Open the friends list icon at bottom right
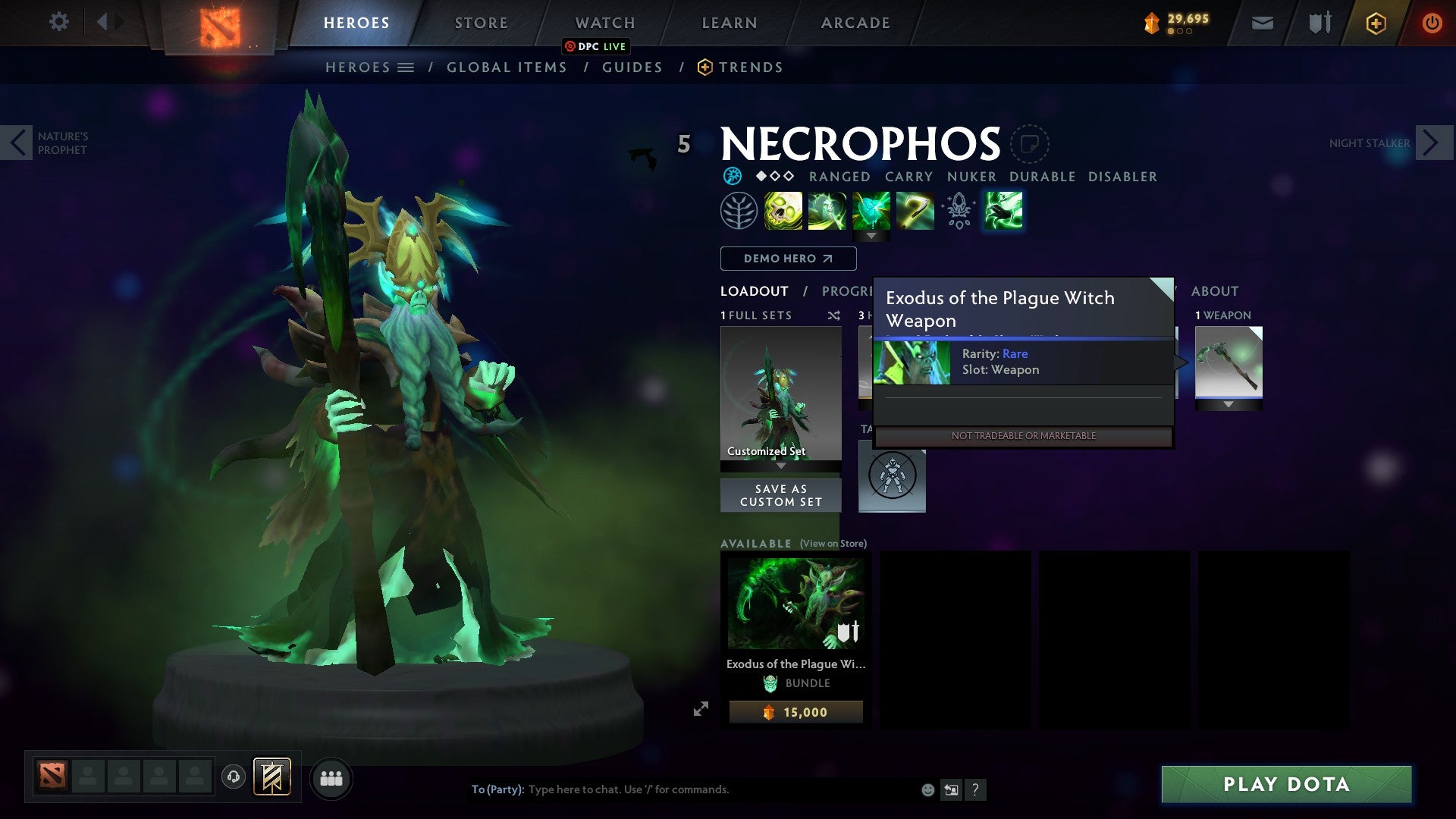The image size is (1456, 819). coord(331,778)
